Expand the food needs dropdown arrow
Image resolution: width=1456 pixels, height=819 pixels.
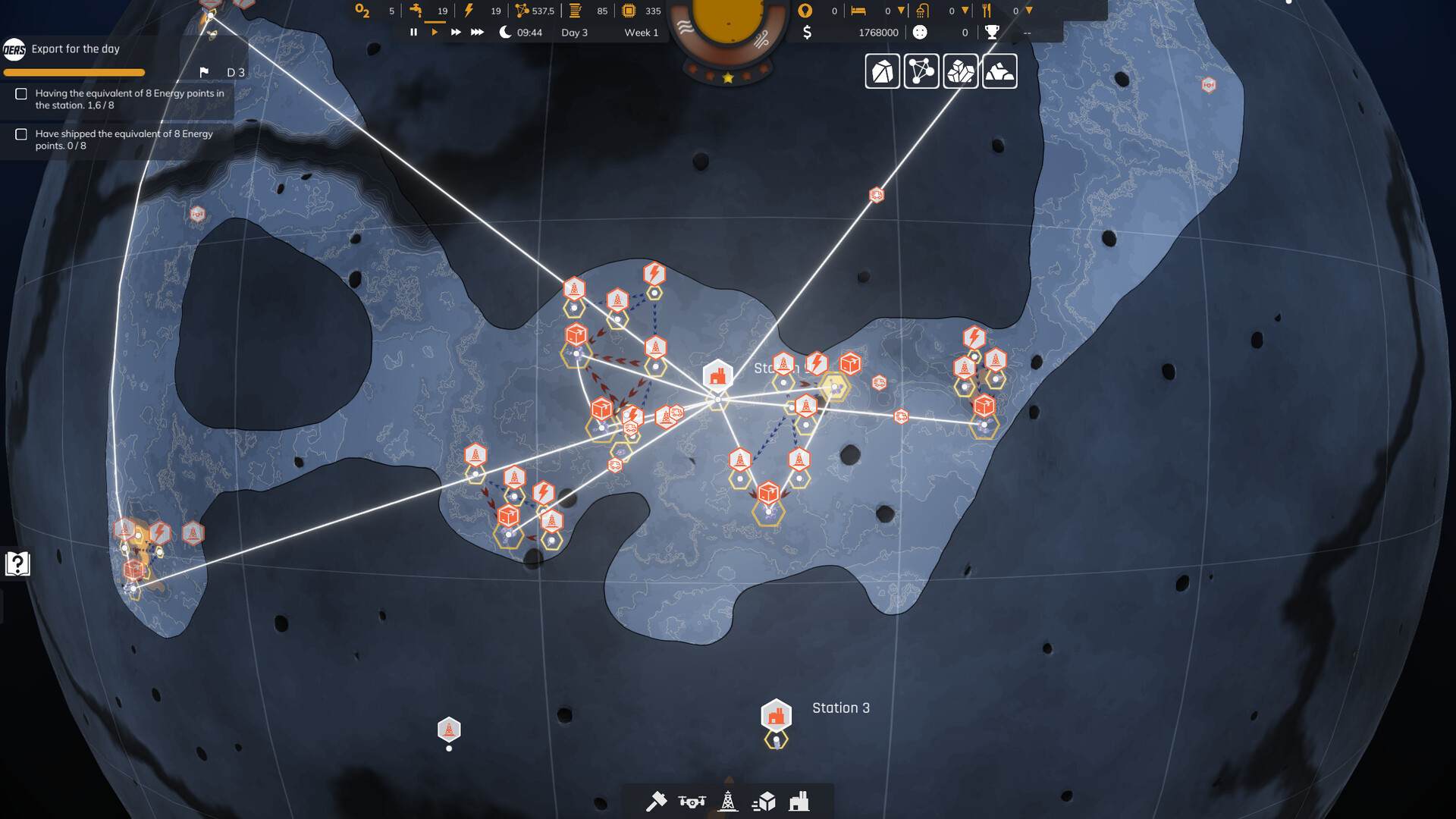click(x=1029, y=11)
